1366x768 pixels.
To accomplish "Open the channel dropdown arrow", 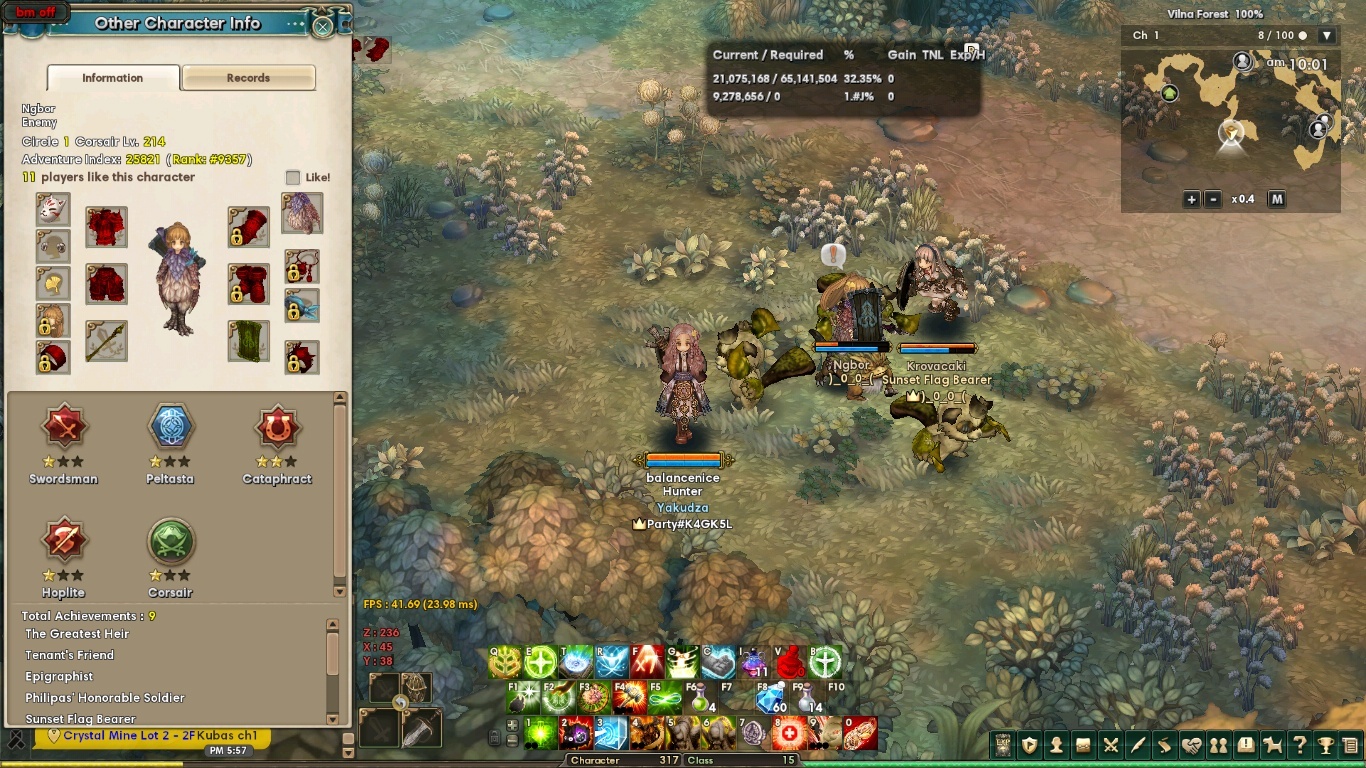I will pyautogui.click(x=1327, y=36).
